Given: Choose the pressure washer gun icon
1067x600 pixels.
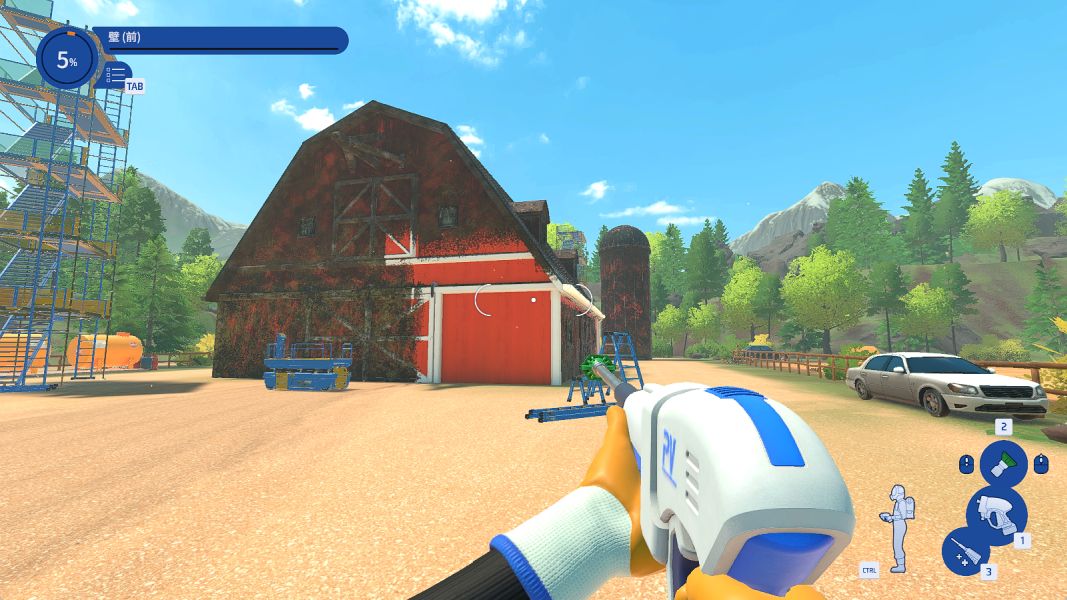Looking at the screenshot, I should click(996, 513).
